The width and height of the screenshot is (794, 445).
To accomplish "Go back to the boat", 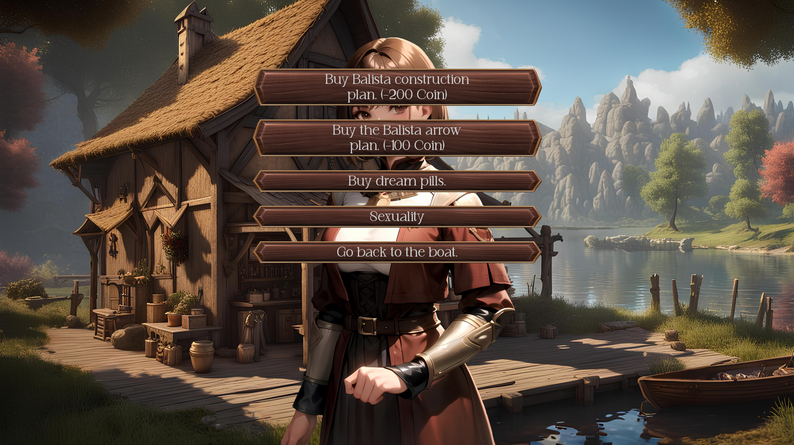I will point(397,252).
